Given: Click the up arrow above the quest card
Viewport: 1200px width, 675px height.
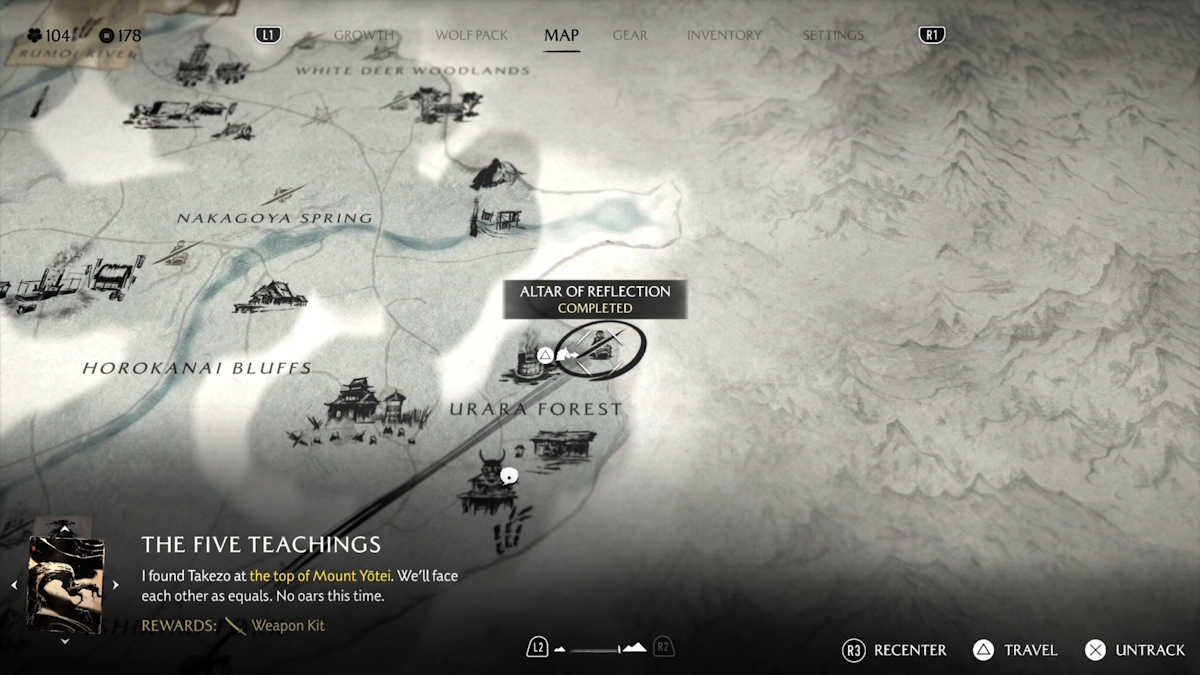Looking at the screenshot, I should 65,527.
